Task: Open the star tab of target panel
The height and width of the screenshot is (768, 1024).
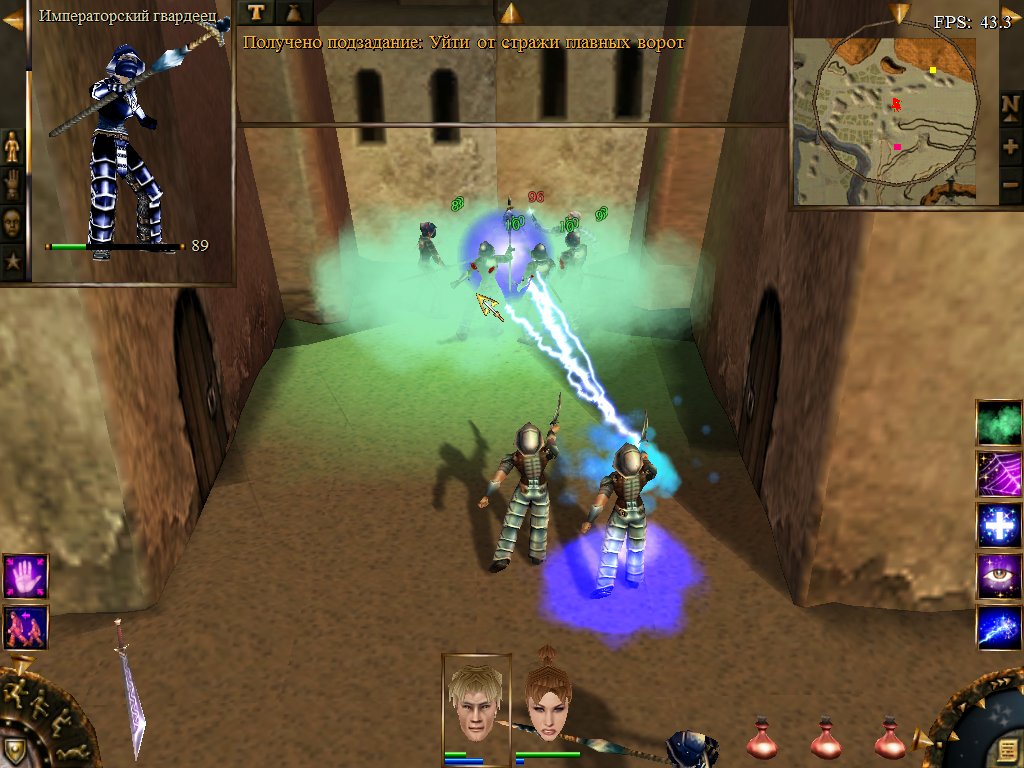Action: (12, 262)
